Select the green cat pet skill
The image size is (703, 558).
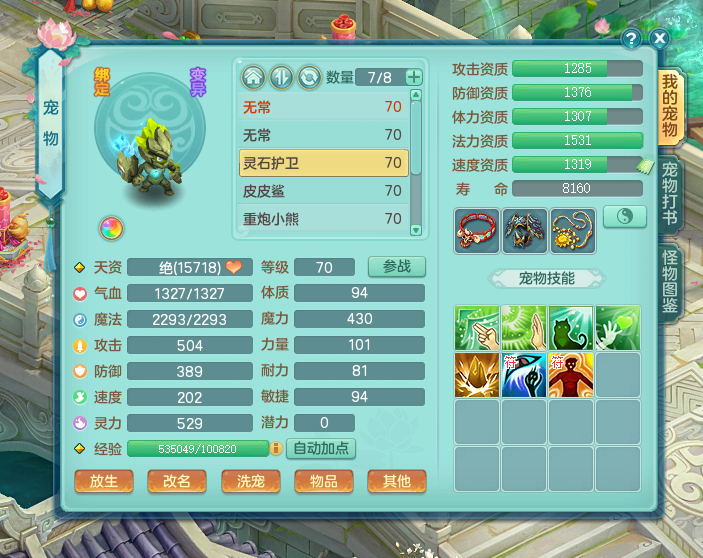tap(571, 328)
